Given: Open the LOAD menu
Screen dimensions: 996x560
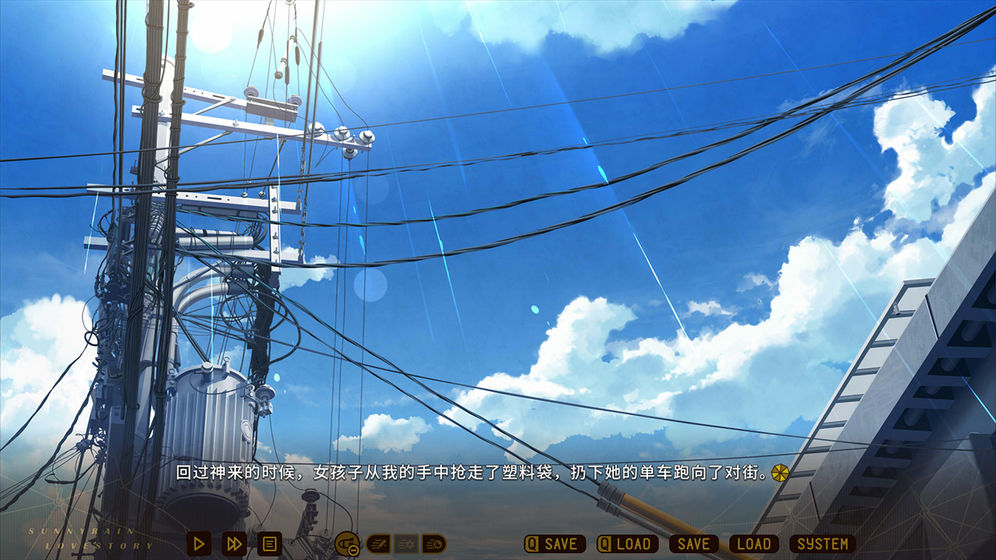Looking at the screenshot, I should (754, 544).
